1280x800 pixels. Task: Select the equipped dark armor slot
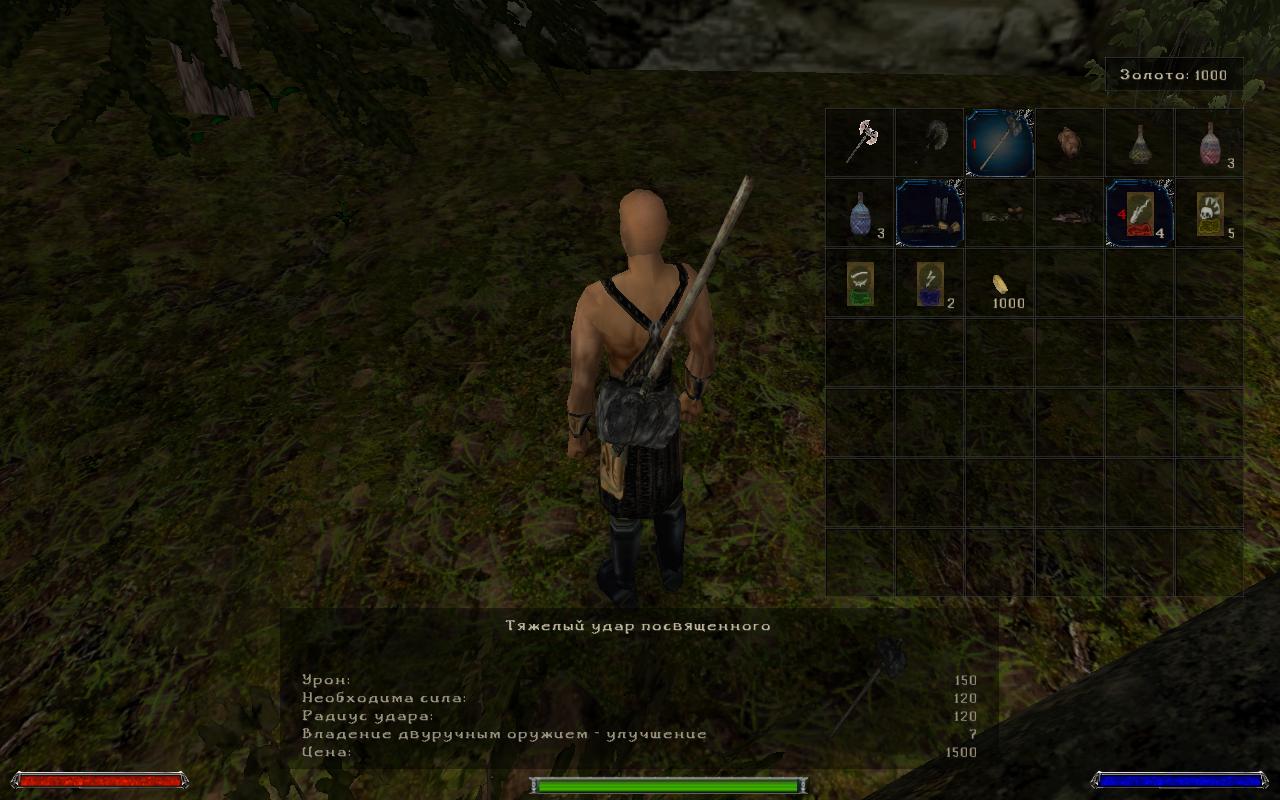point(929,213)
